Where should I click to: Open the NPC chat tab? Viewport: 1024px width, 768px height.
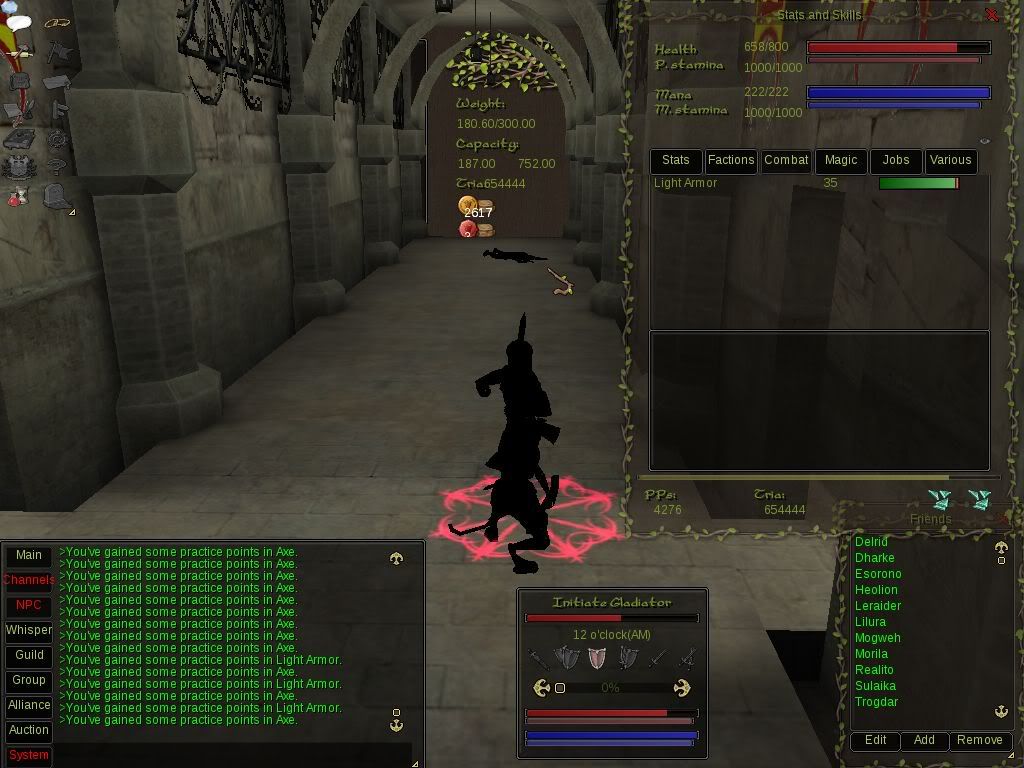point(29,606)
